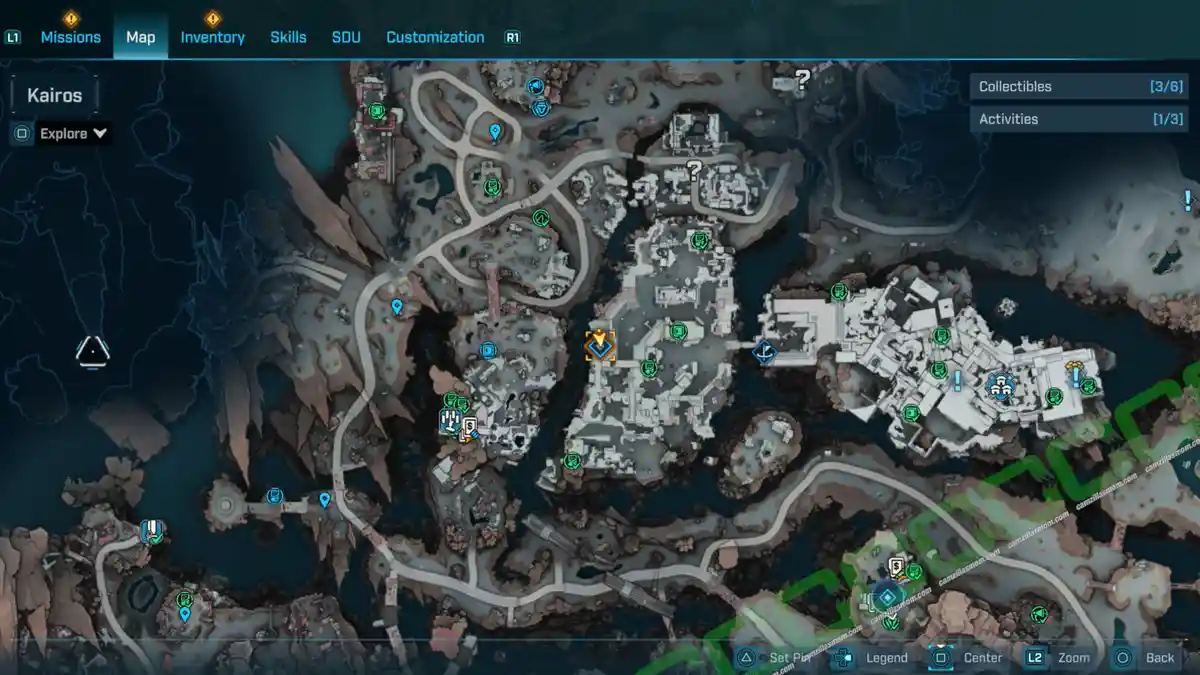Switch to the Map tab
Viewport: 1200px width, 675px height.
140,37
